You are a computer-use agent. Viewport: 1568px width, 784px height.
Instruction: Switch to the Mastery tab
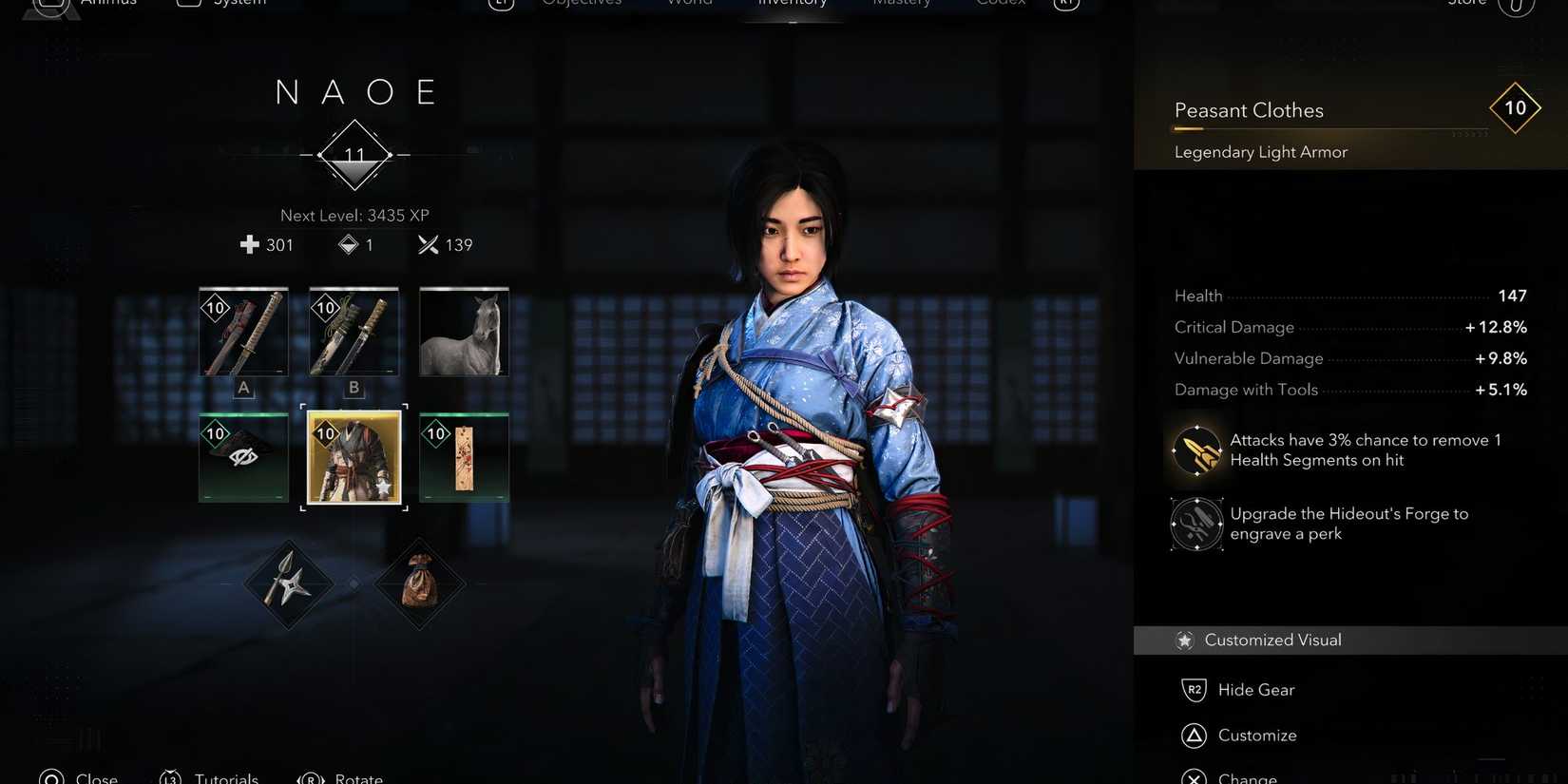point(900,4)
